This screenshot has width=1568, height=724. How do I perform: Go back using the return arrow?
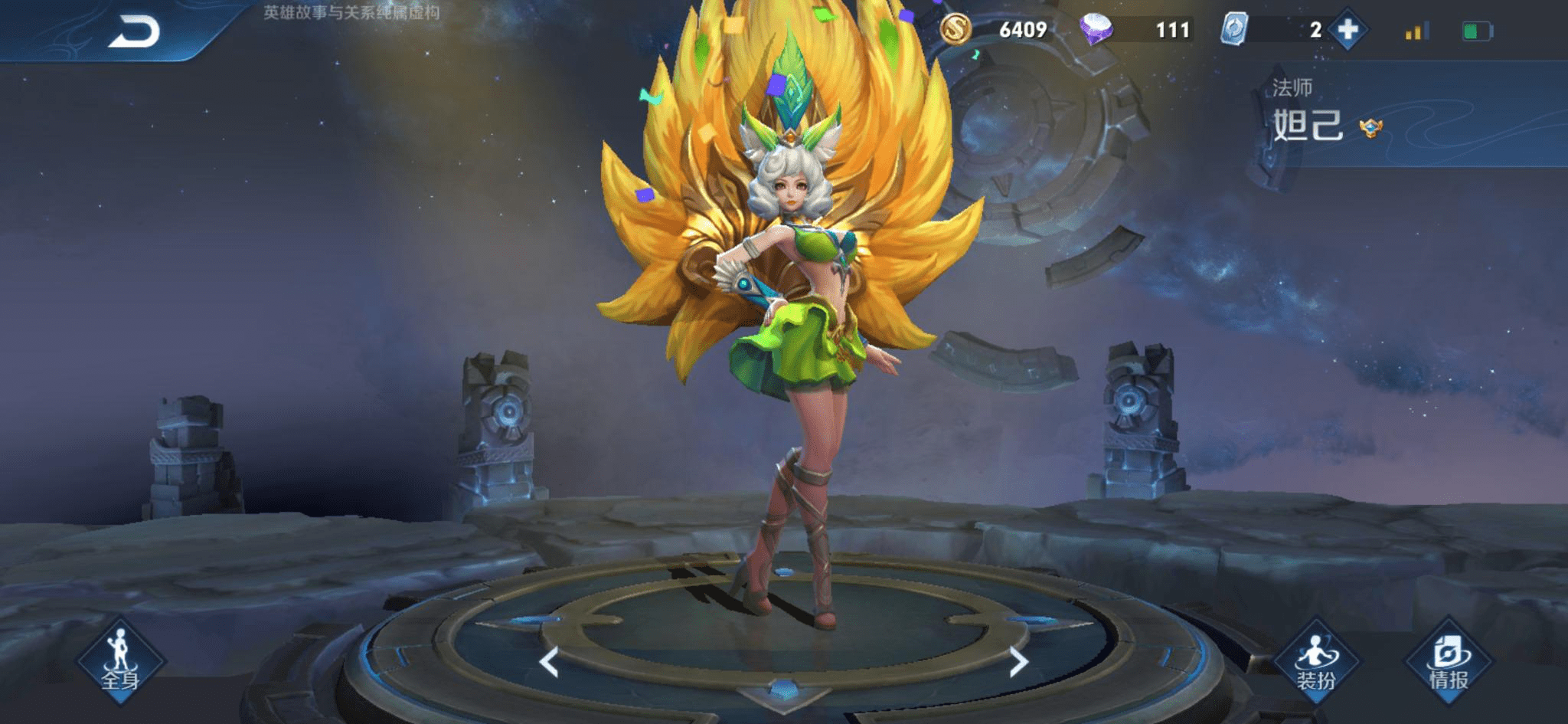135,32
